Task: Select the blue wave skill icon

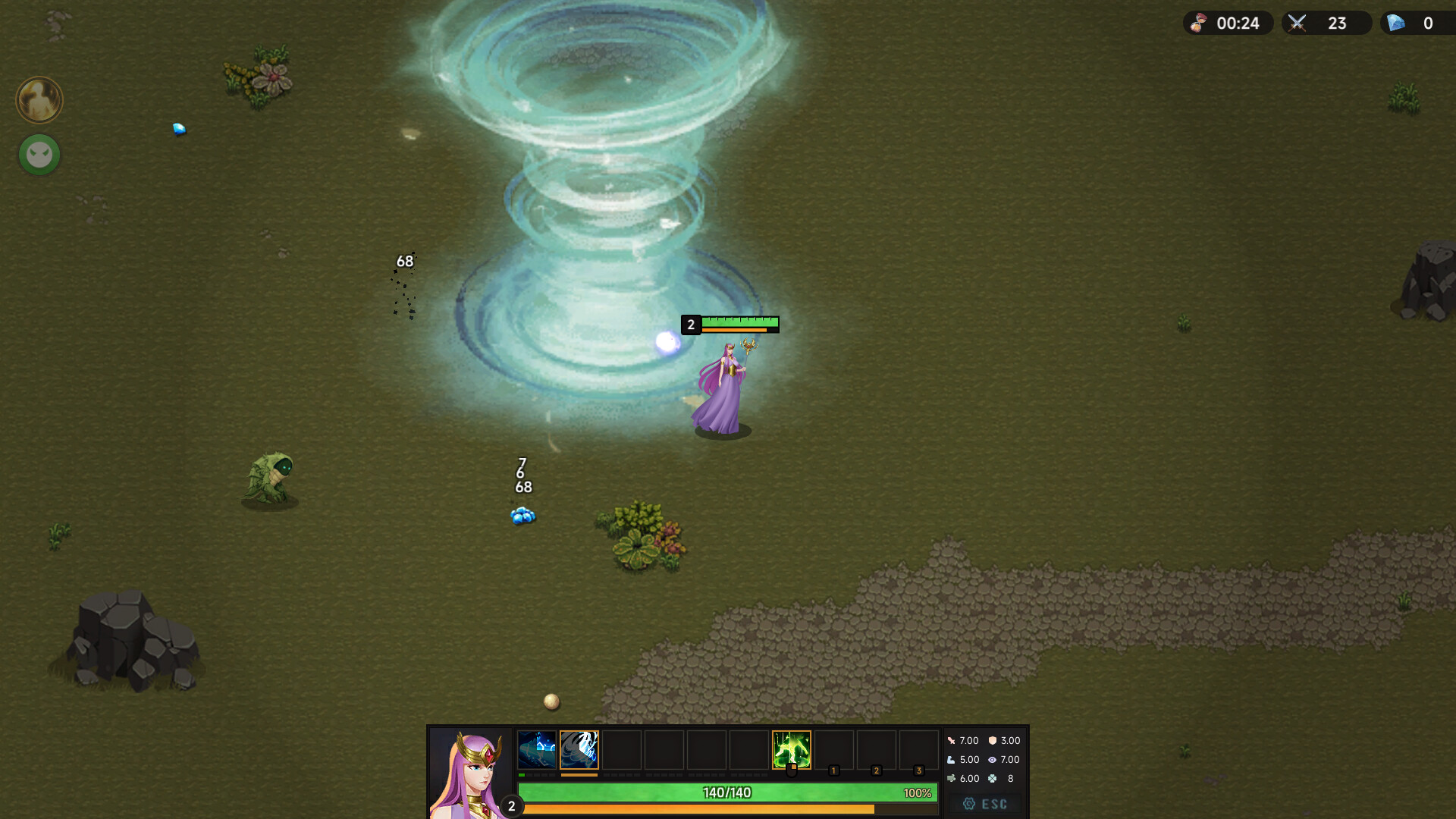Action: pos(538,749)
